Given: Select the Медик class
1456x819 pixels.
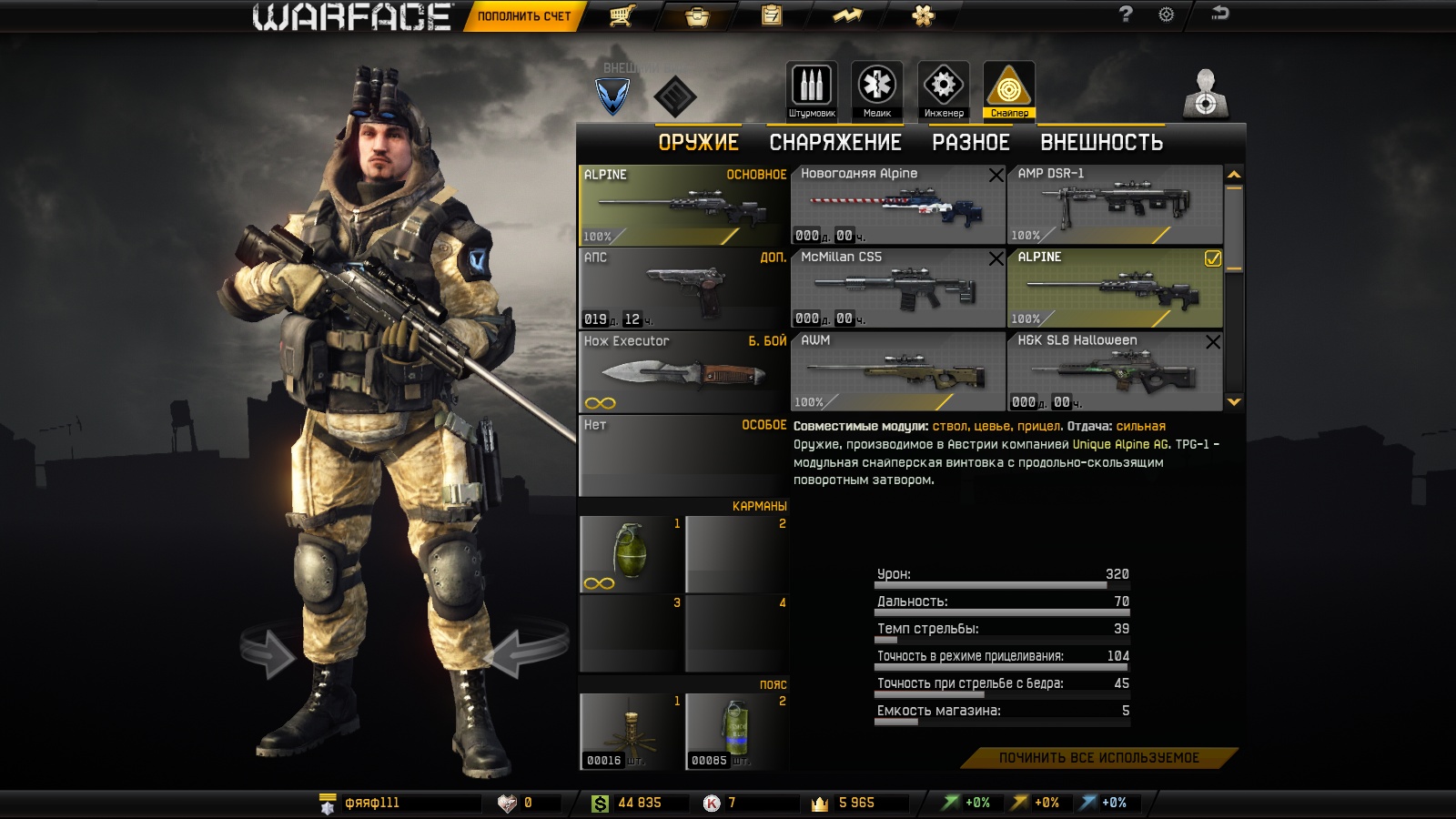Looking at the screenshot, I should (877, 90).
